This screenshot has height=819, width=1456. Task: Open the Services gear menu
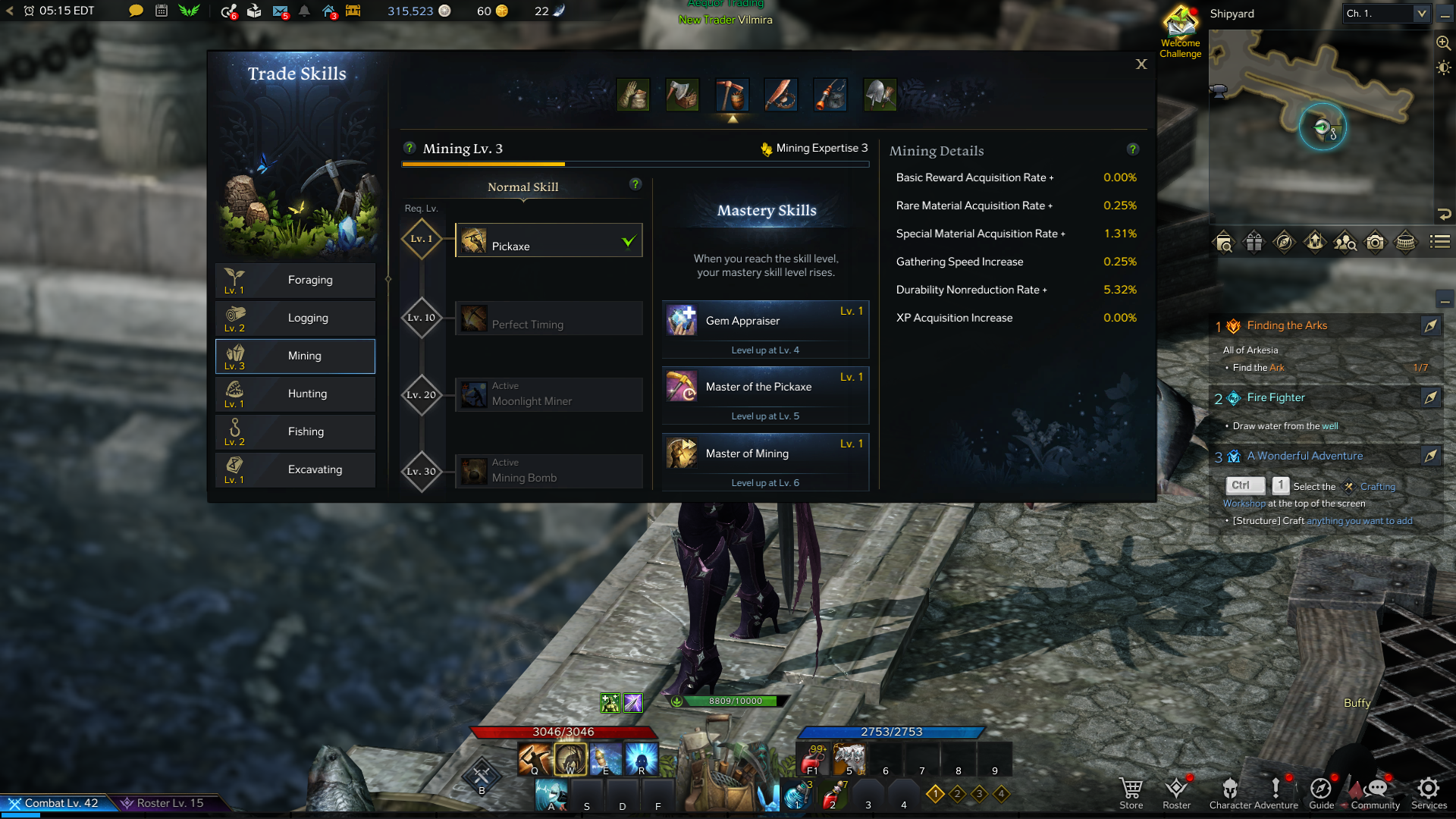click(1429, 792)
